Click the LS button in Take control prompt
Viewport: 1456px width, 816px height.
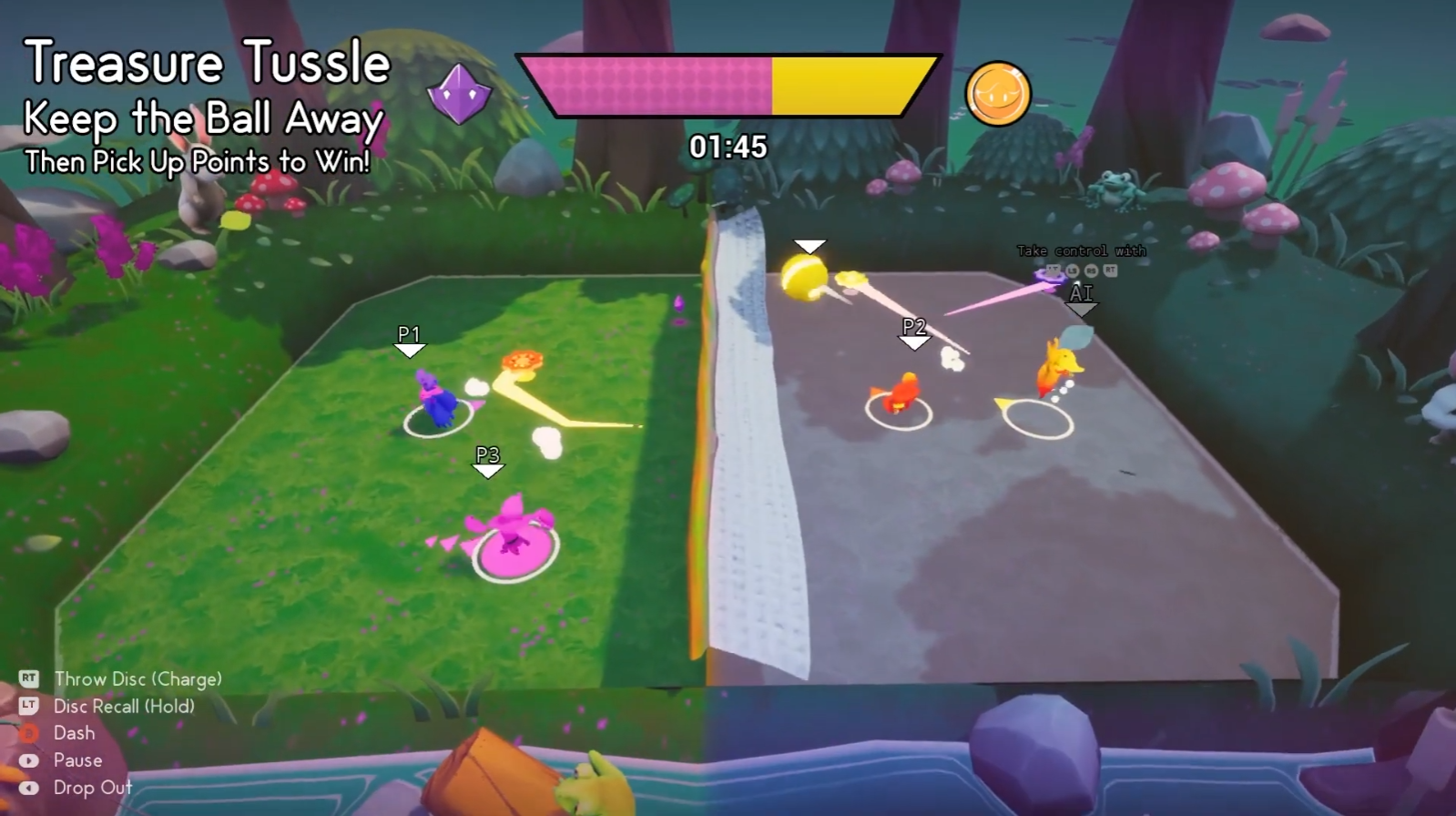tap(1073, 270)
